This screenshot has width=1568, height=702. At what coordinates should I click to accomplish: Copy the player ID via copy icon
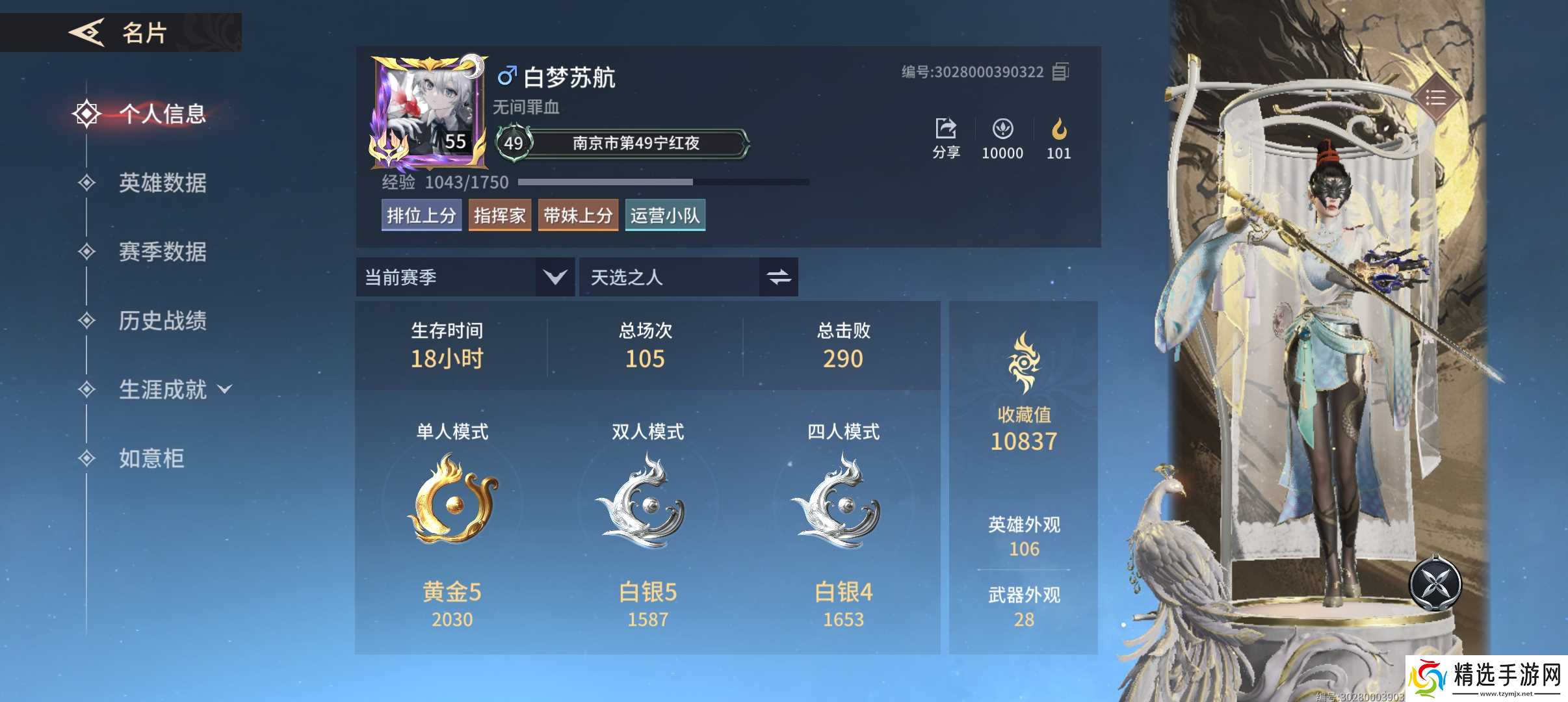coord(1061,71)
